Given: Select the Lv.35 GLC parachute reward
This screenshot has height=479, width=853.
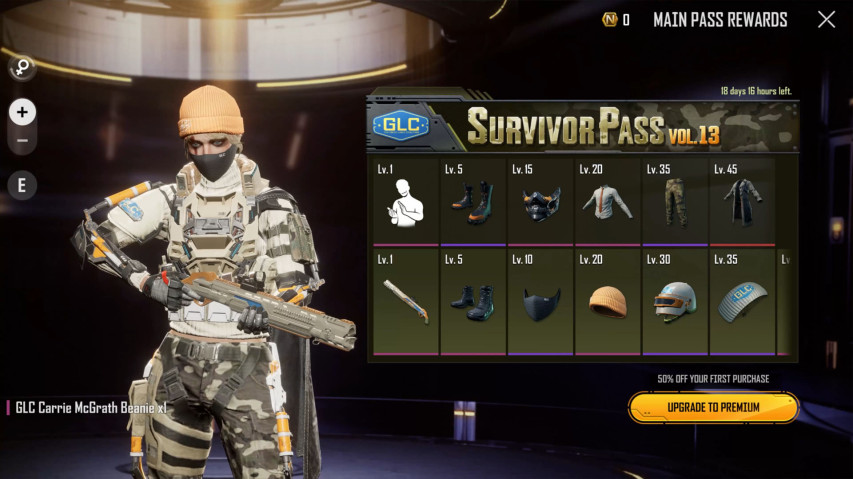Looking at the screenshot, I should click(742, 302).
